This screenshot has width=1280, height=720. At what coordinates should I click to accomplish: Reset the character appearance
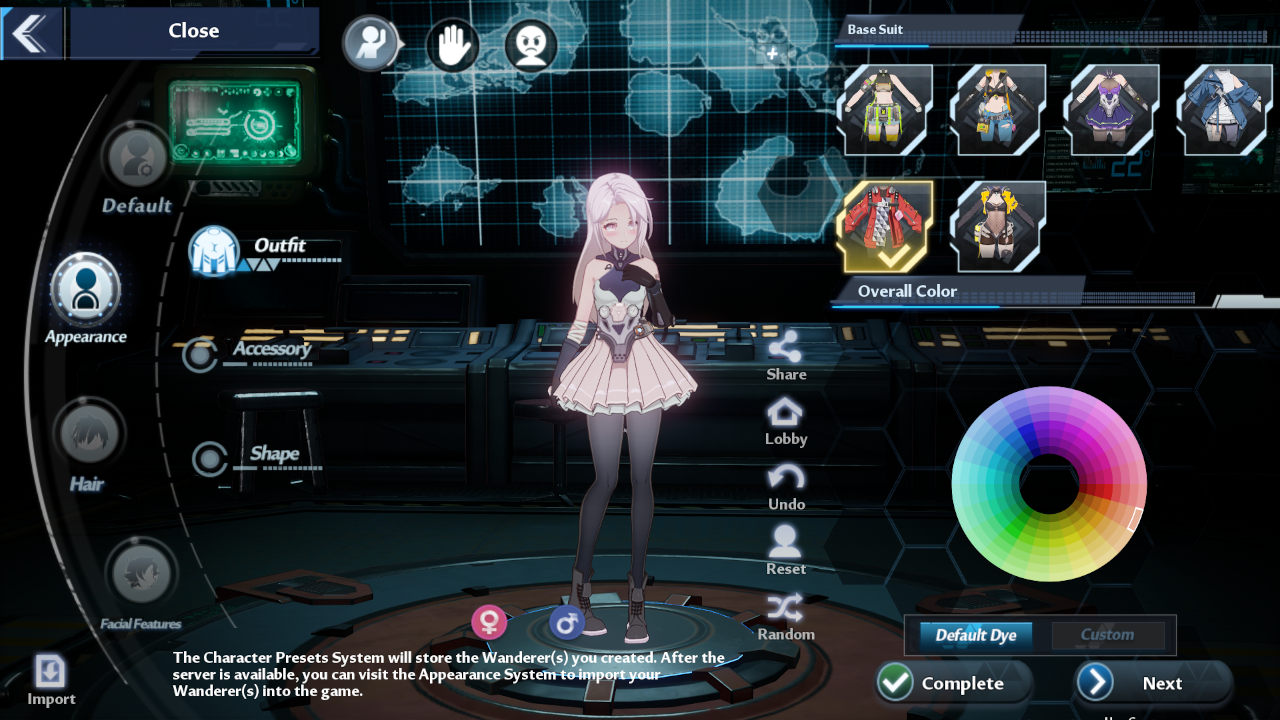point(786,550)
